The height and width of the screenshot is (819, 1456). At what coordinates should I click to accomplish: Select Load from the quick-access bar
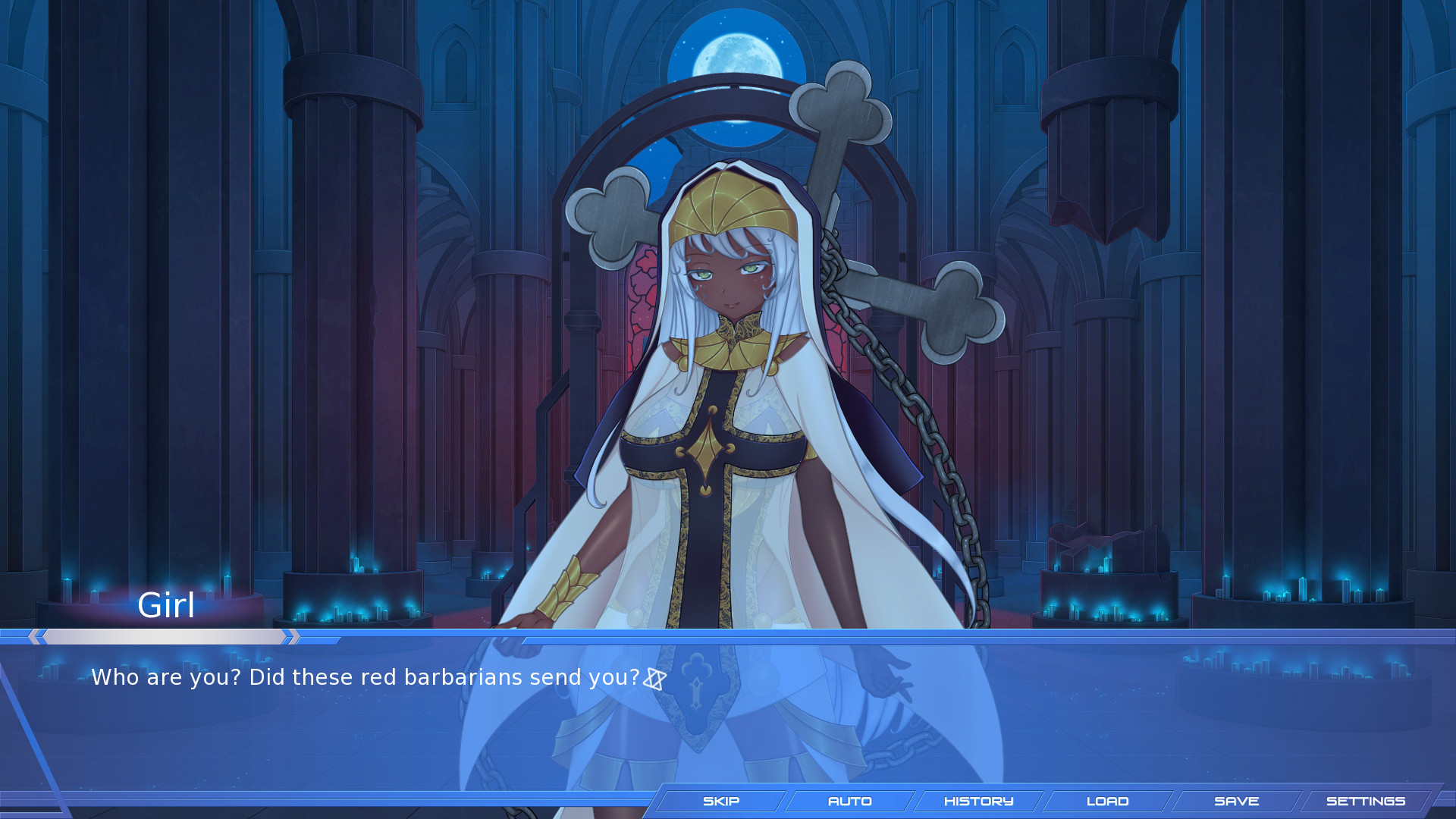[x=1108, y=801]
